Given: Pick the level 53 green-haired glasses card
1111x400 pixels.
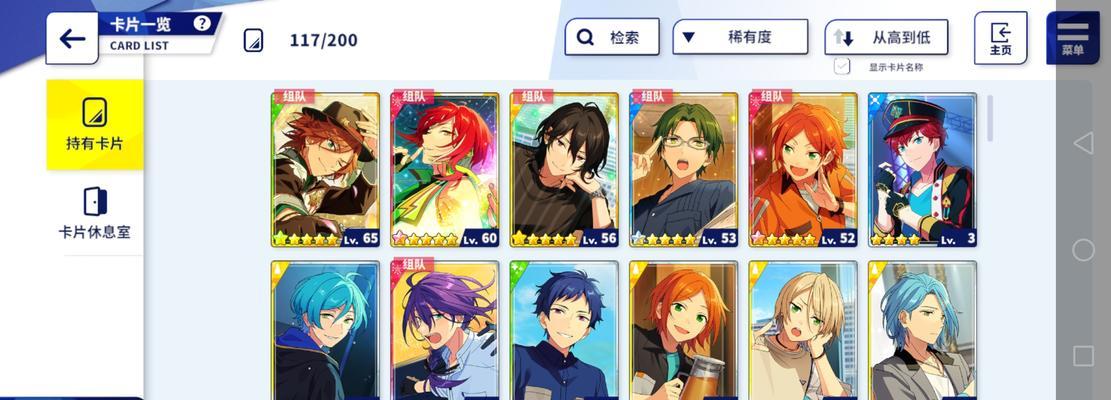Looking at the screenshot, I should pyautogui.click(x=684, y=169).
